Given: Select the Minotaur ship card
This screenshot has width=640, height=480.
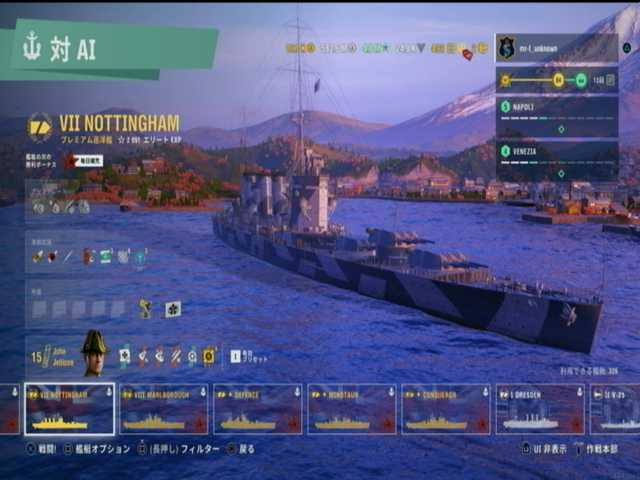Looking at the screenshot, I should click(x=351, y=409).
